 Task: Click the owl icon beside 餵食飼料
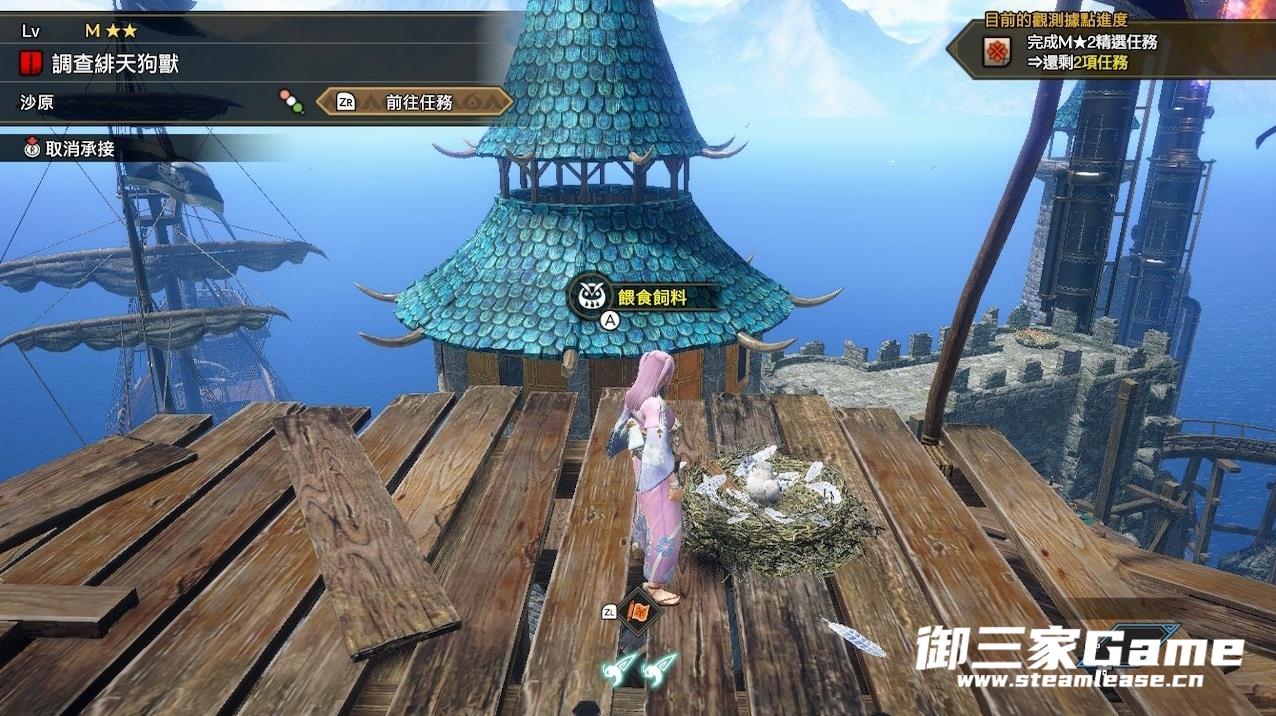pos(590,295)
